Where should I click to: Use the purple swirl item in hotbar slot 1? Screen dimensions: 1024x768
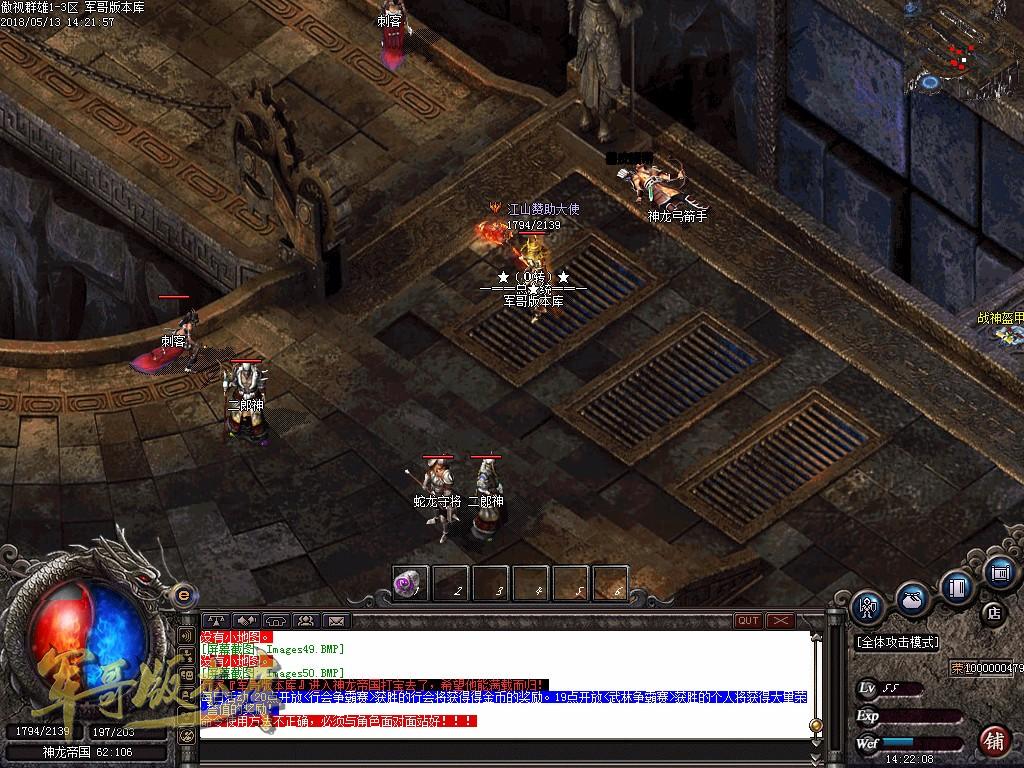pyautogui.click(x=410, y=583)
